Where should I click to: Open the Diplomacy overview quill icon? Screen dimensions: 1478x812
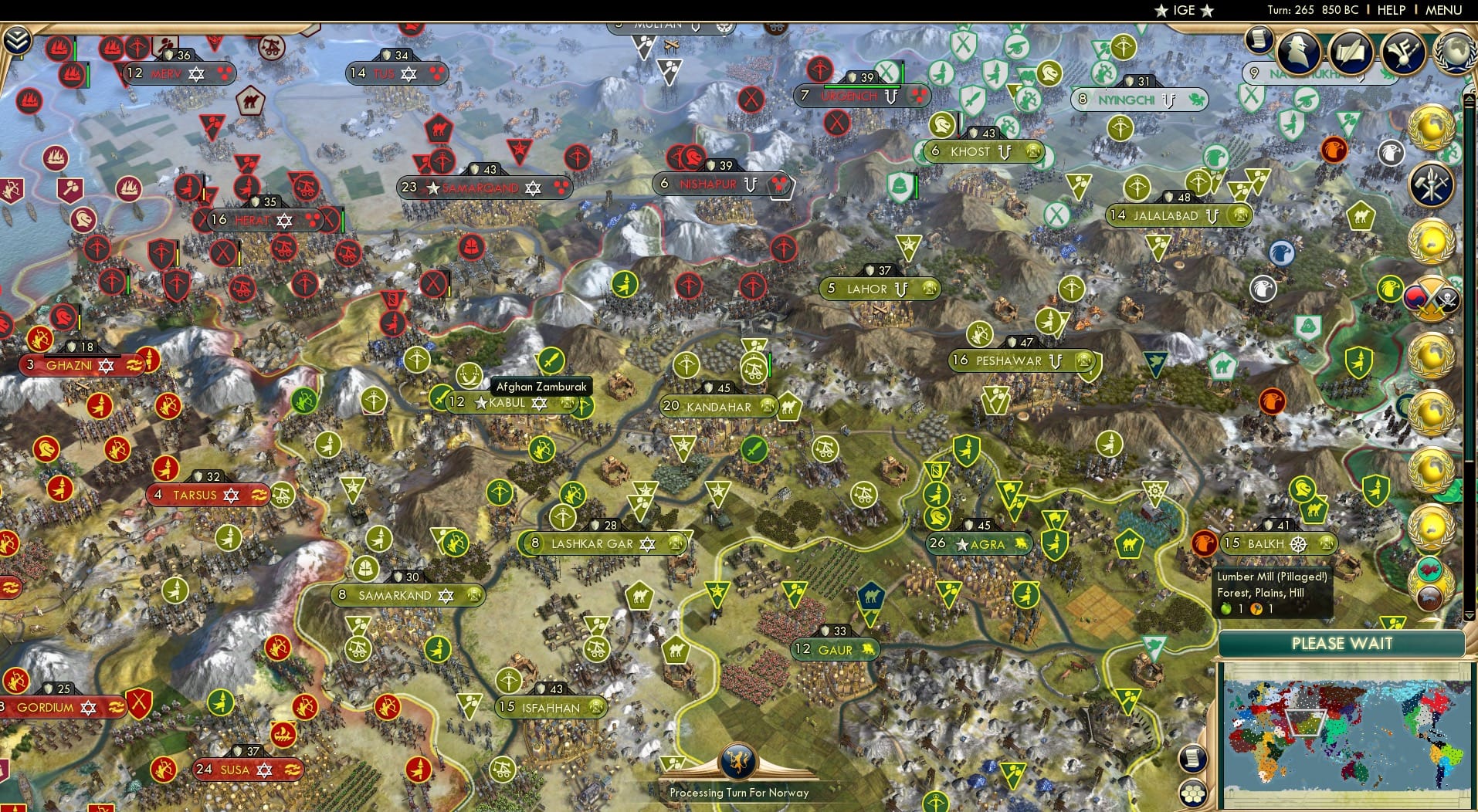pyautogui.click(x=1351, y=51)
